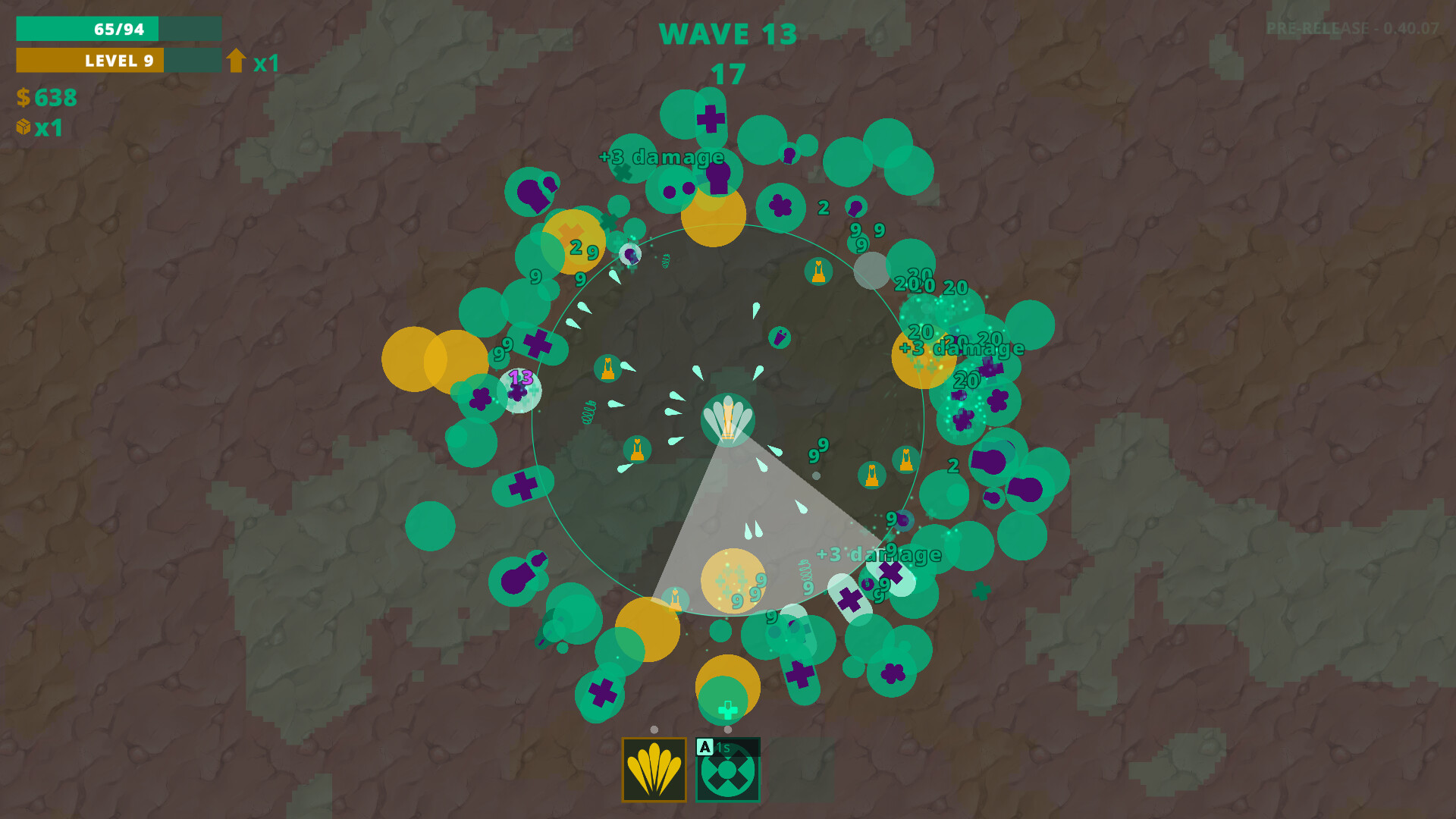Click the floating +3 damage text

[x=661, y=157]
